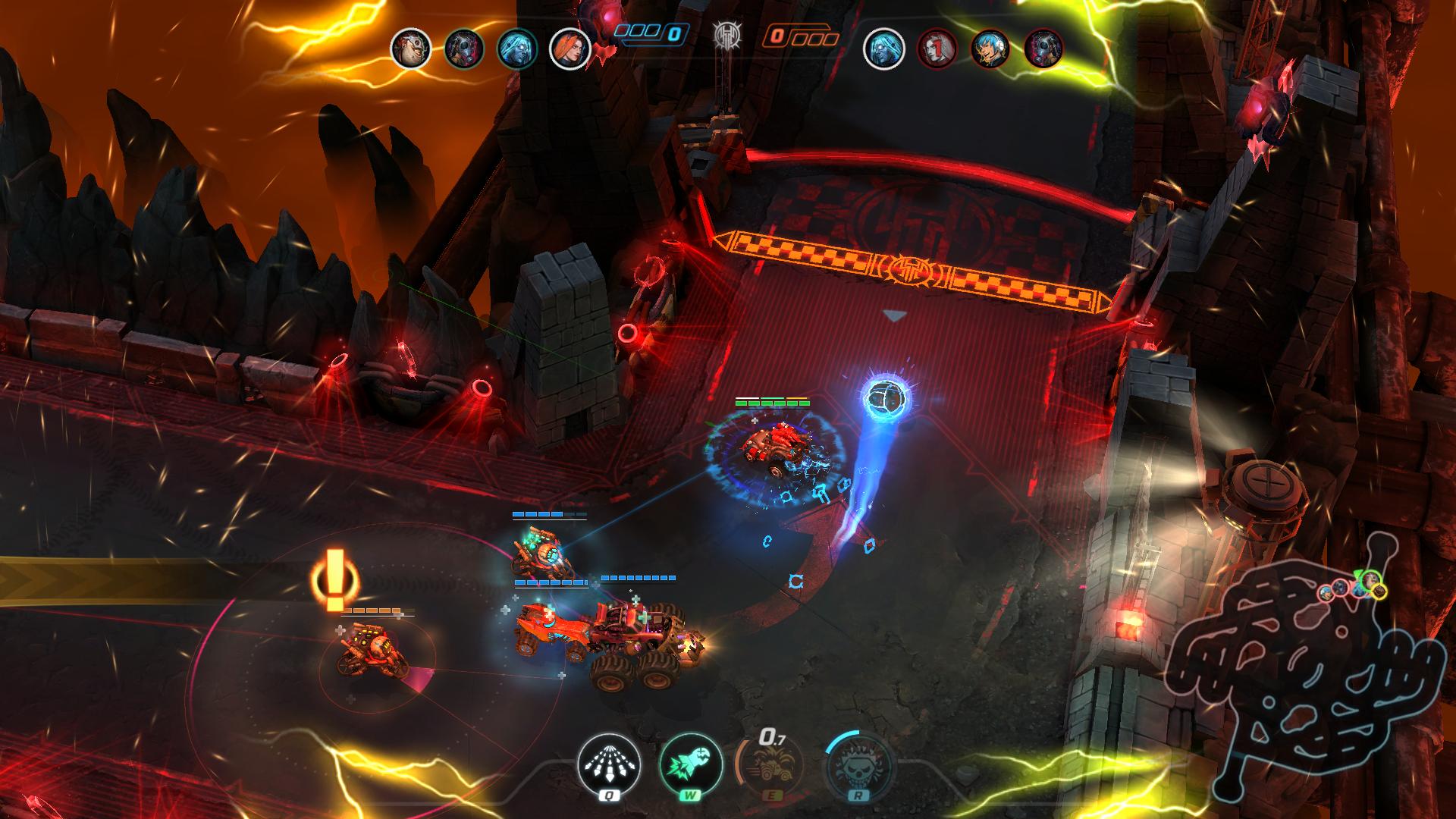This screenshot has height=819, width=1456.
Task: Pick the blue-haired headset pilot portrait
Action: click(x=990, y=49)
